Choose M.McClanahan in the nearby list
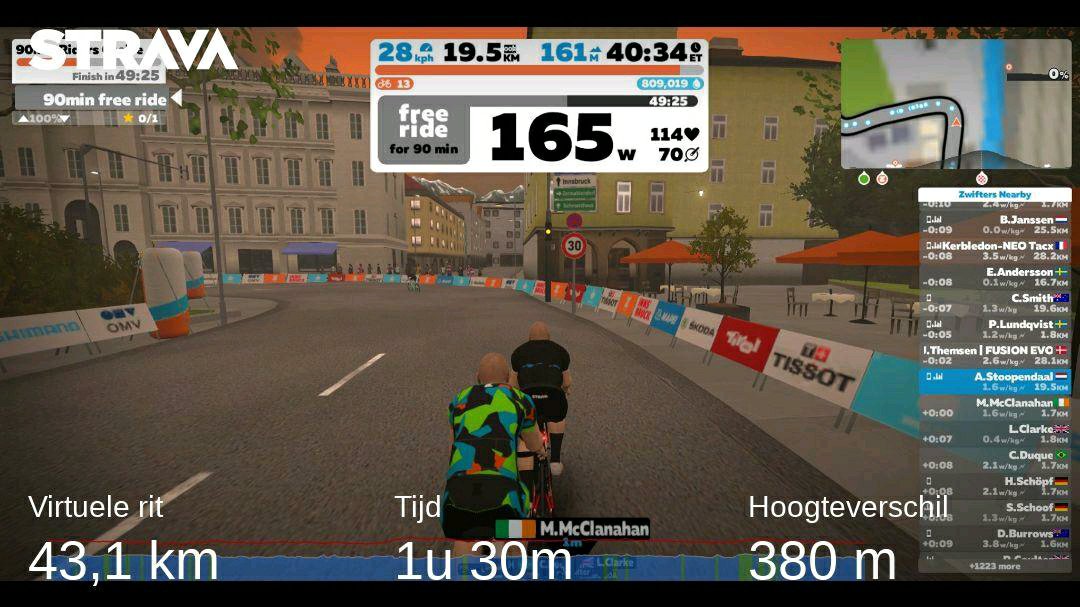The image size is (1080, 607). pos(994,407)
